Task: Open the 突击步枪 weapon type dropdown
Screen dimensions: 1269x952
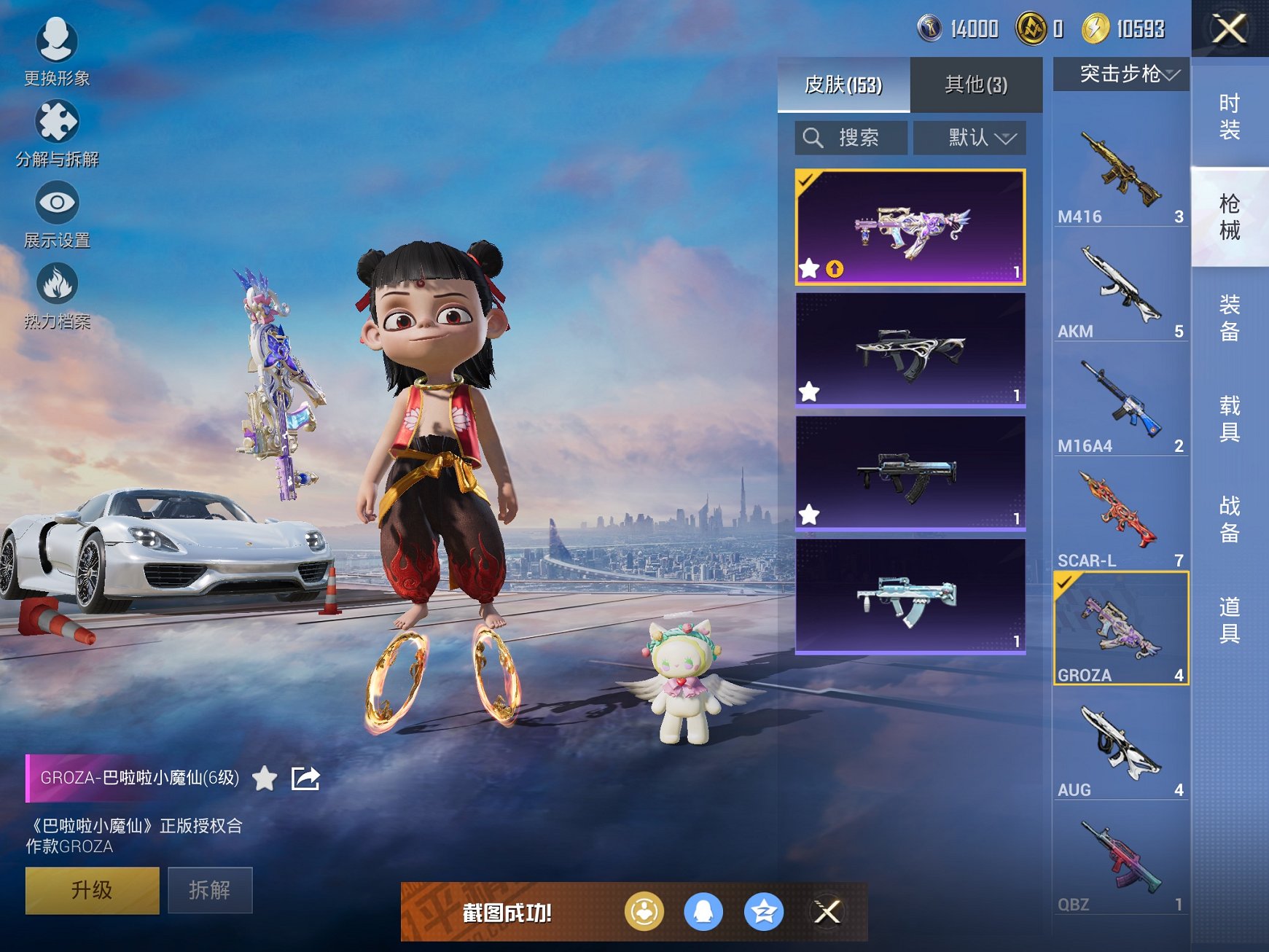Action: [1121, 74]
